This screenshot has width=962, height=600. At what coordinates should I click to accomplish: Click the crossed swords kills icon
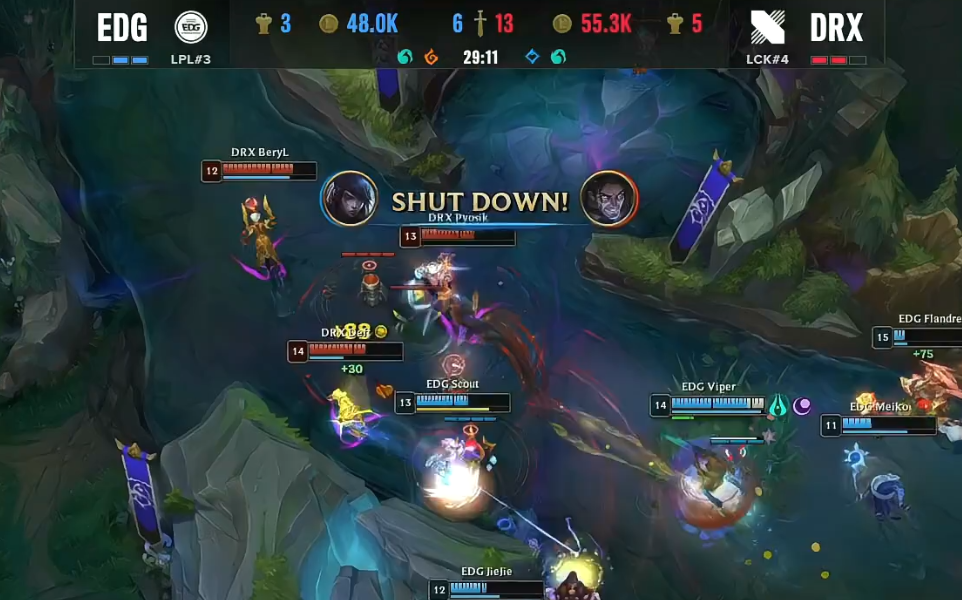pos(480,23)
